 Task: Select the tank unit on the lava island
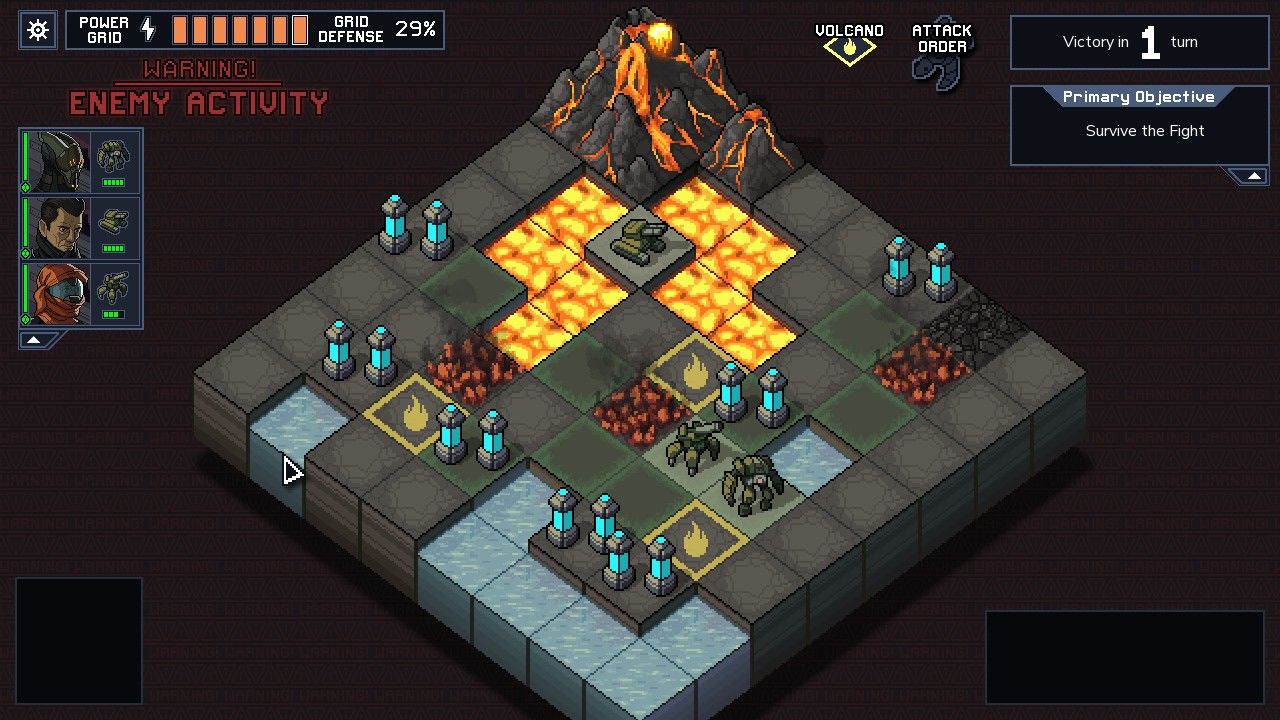coord(640,240)
